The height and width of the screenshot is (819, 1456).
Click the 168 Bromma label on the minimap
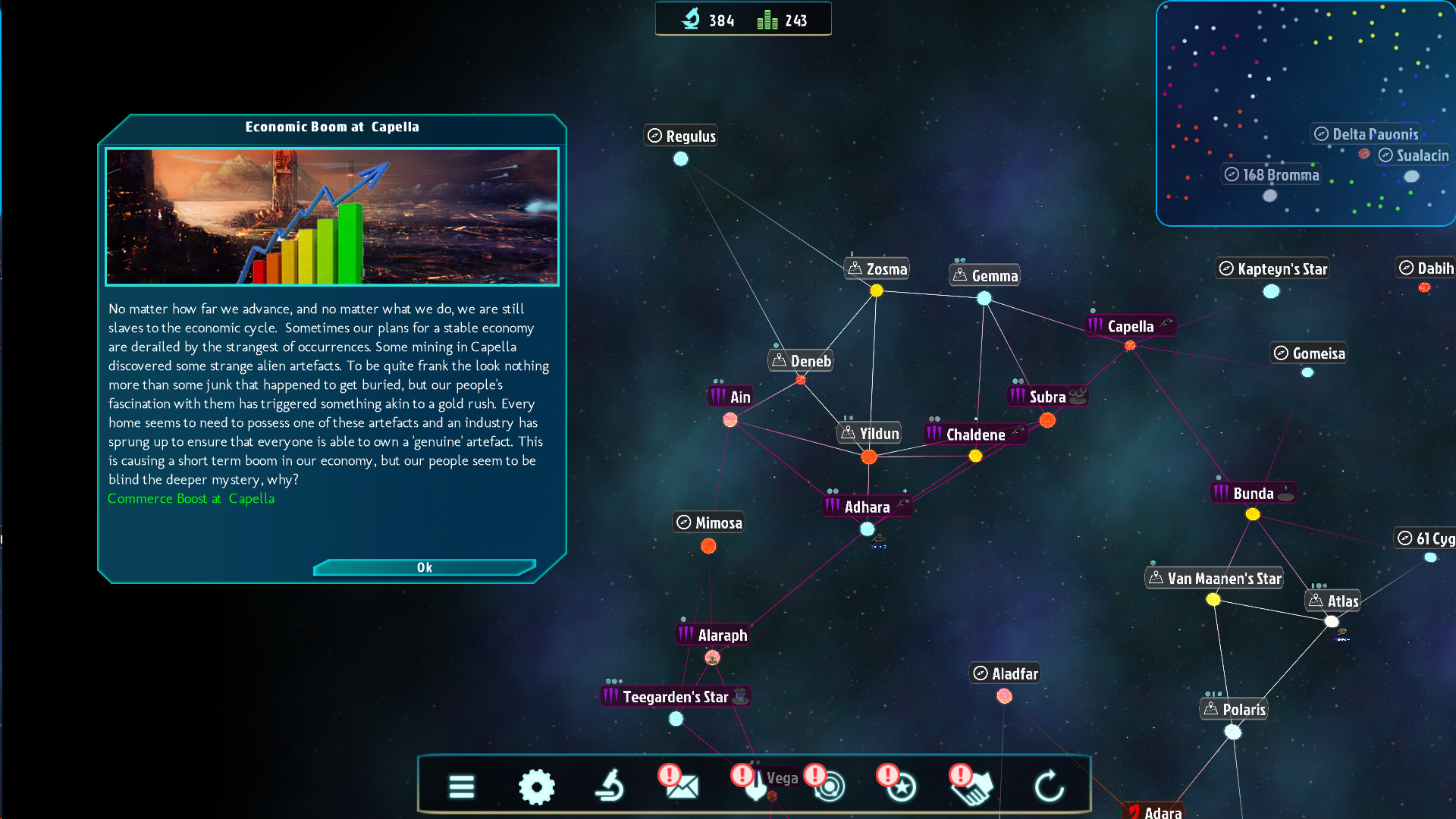tap(1271, 174)
